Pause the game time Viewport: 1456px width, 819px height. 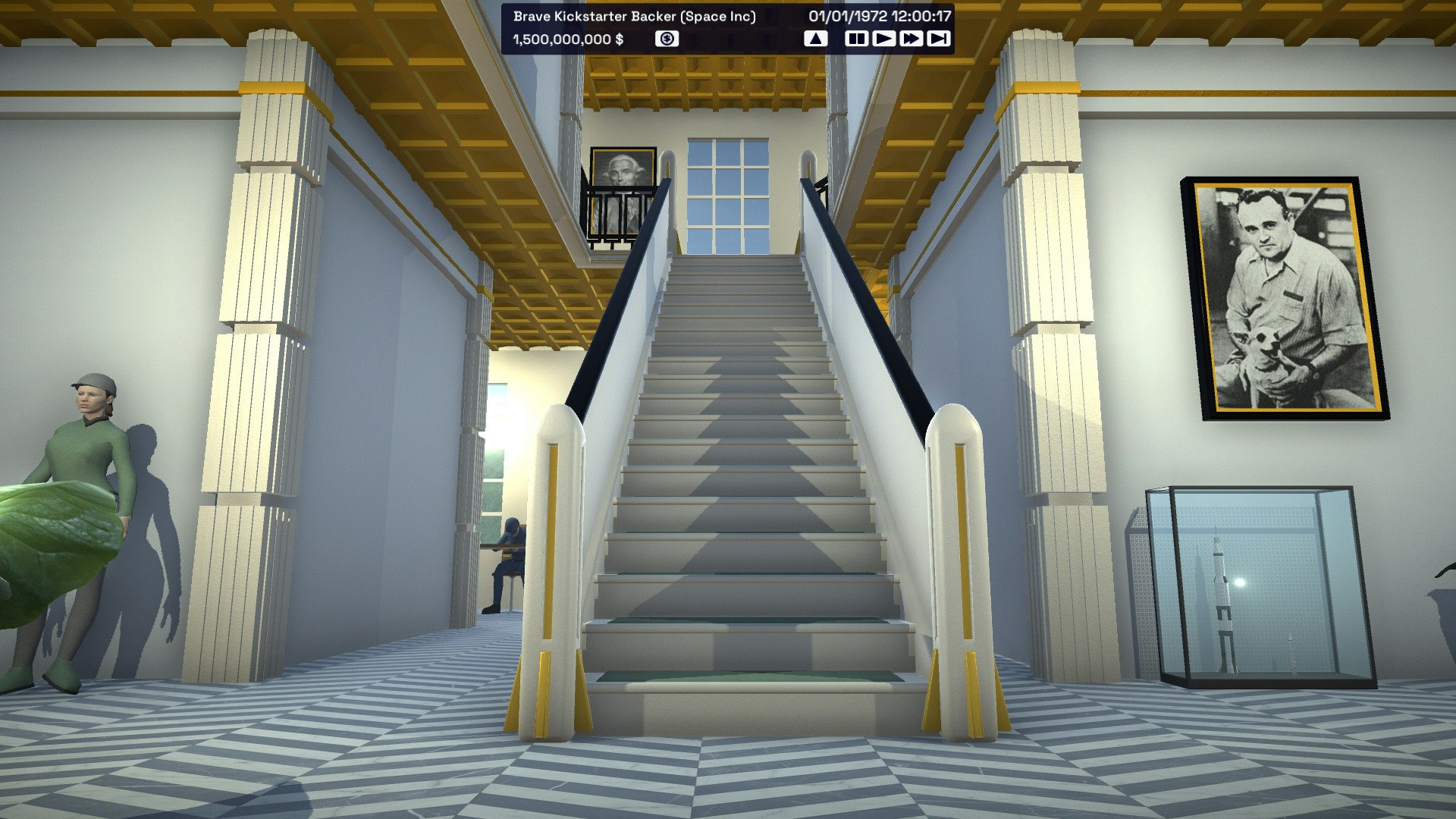tap(856, 39)
